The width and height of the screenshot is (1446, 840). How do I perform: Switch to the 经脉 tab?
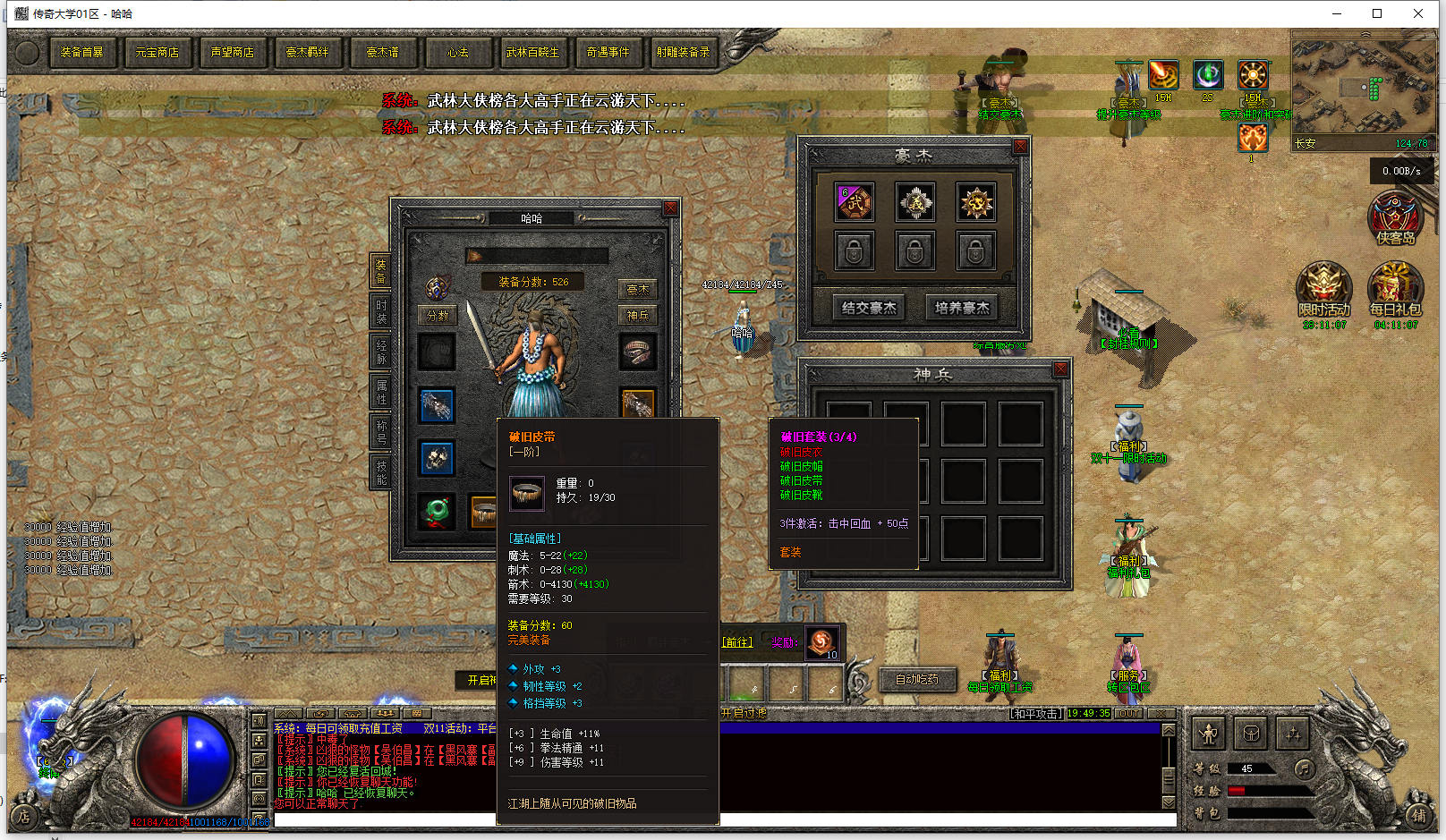381,352
